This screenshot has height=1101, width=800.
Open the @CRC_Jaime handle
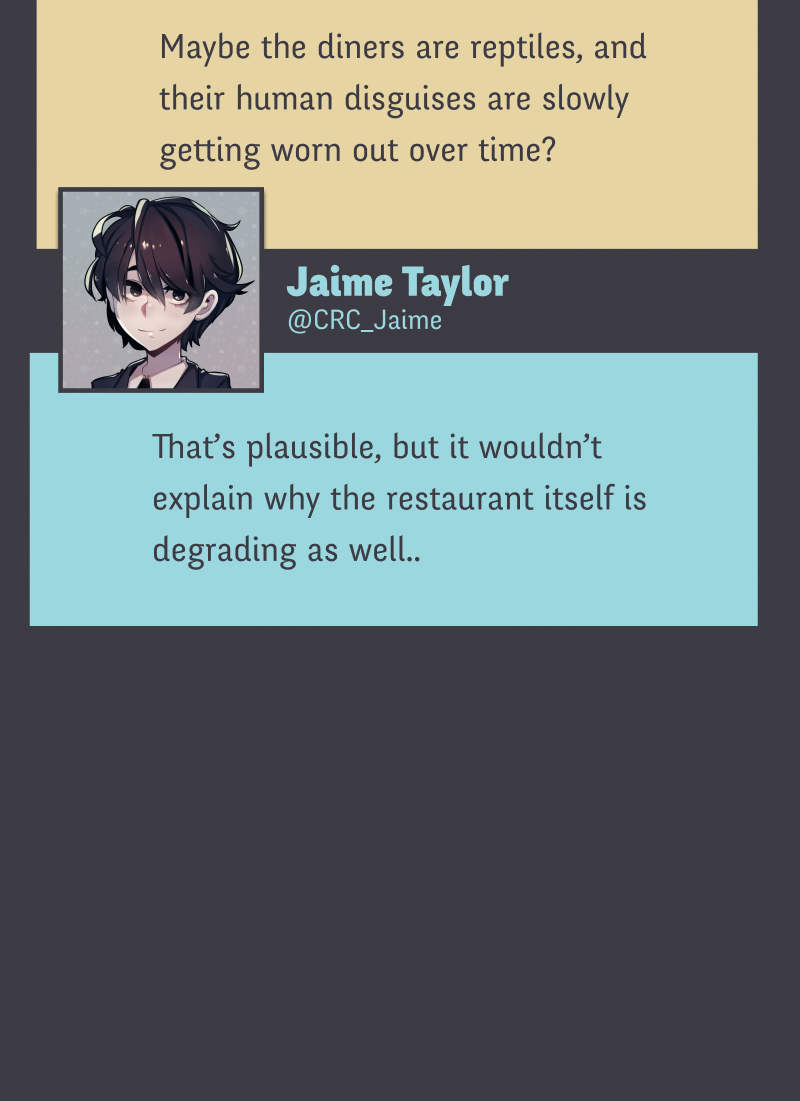(x=364, y=321)
